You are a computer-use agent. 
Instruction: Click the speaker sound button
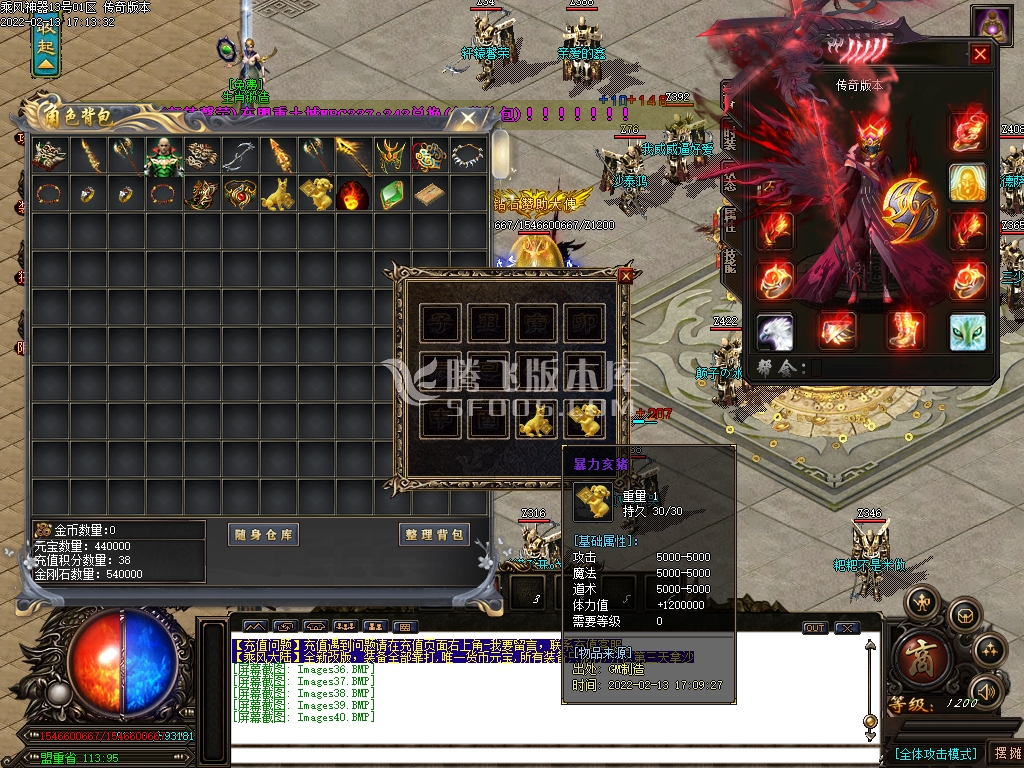(x=986, y=689)
